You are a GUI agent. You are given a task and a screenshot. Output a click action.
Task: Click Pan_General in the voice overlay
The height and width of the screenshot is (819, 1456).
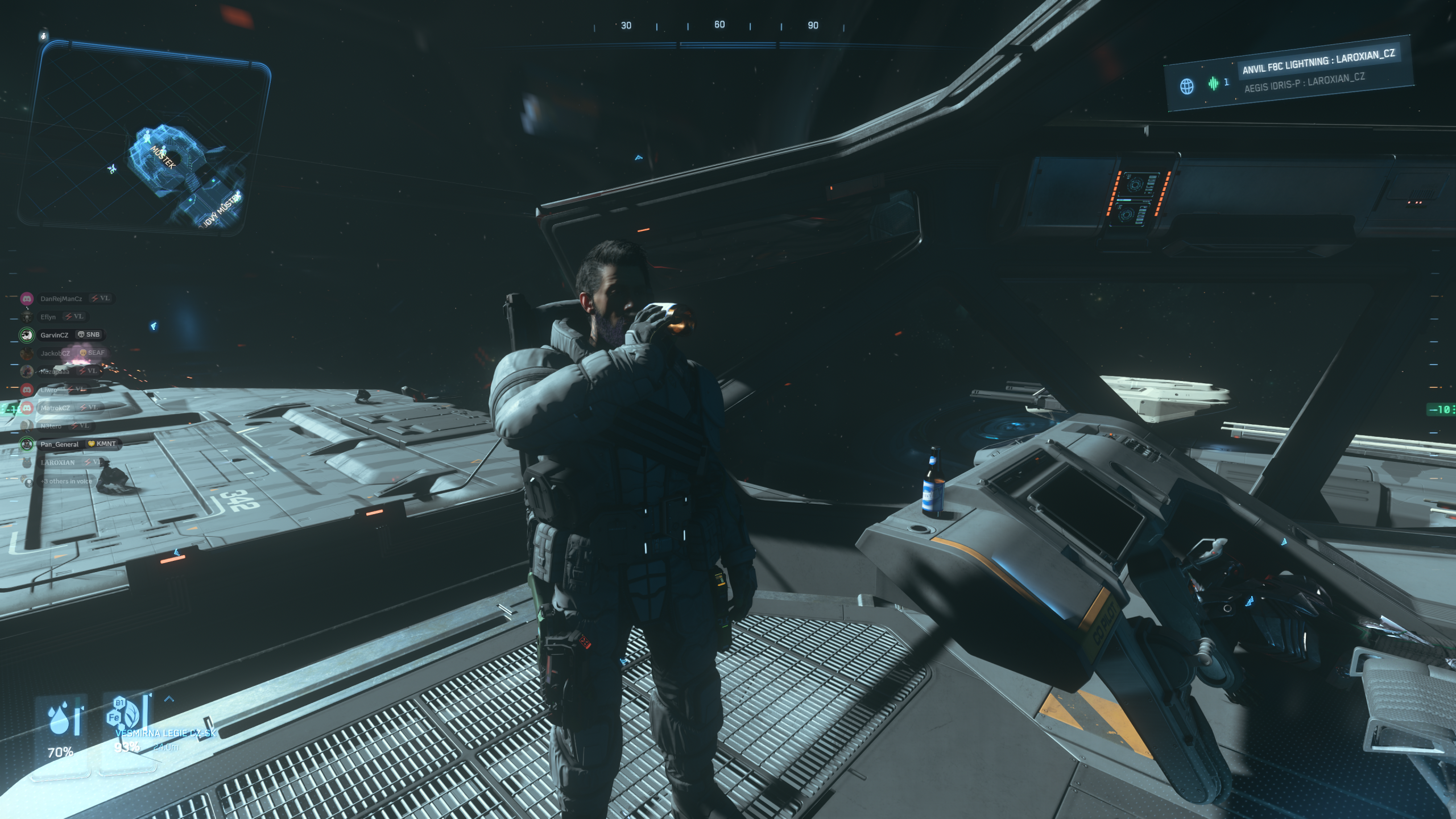(x=59, y=444)
